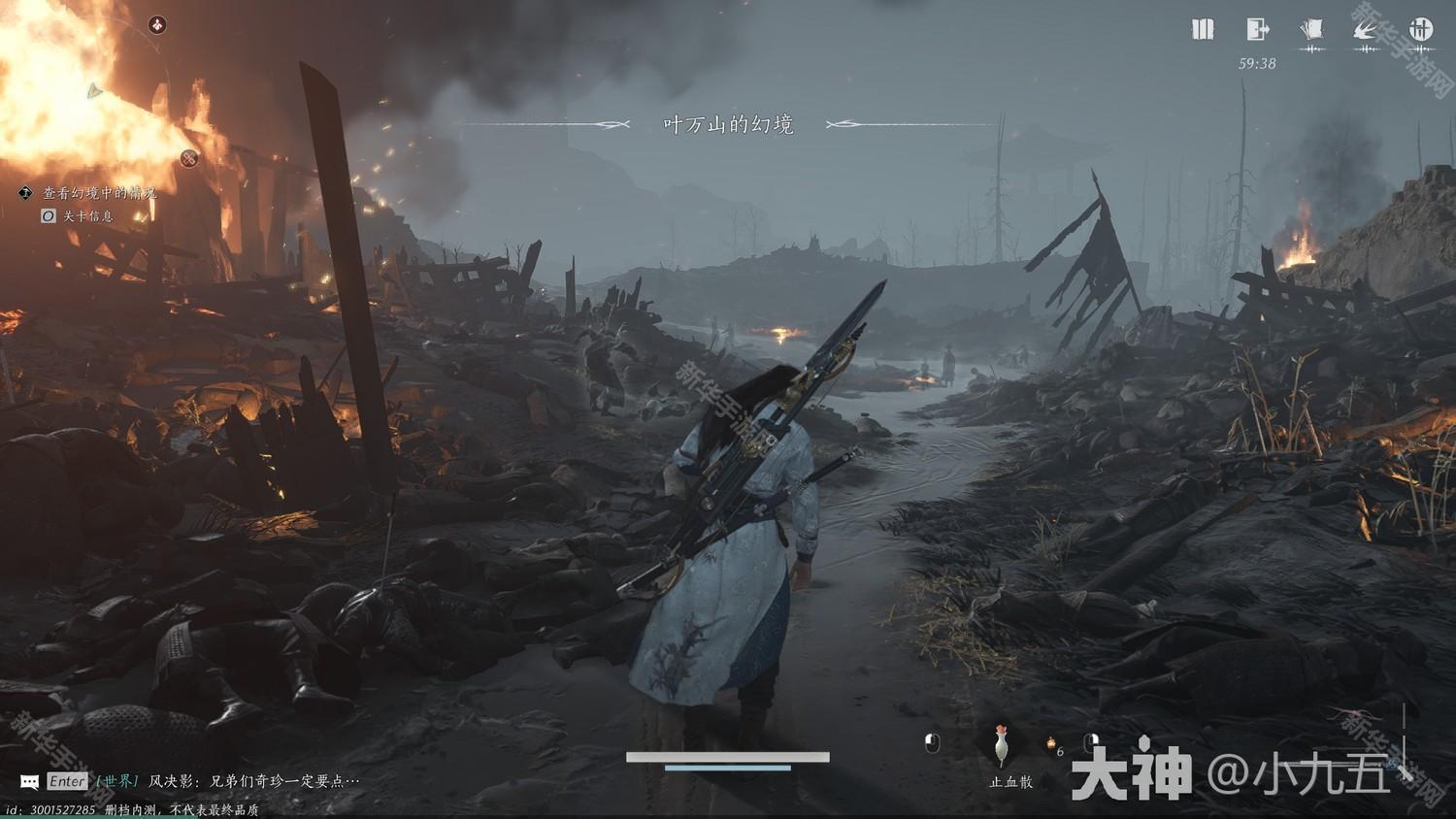Open the round 计 emblem icon

1421,29
